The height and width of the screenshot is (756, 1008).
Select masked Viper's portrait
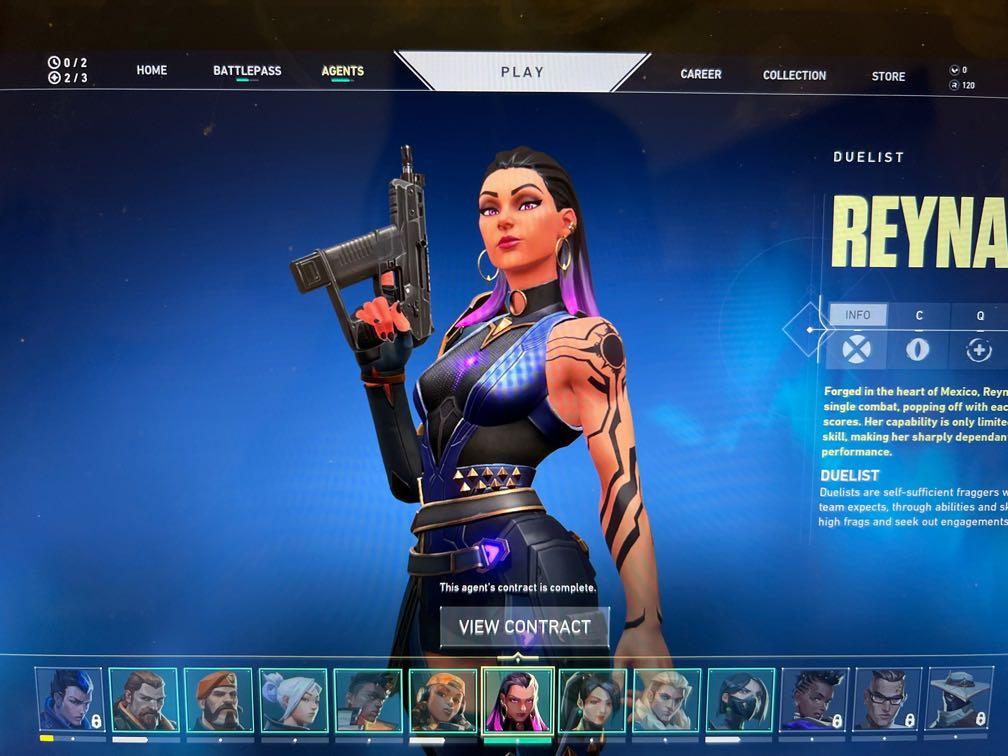coord(740,700)
